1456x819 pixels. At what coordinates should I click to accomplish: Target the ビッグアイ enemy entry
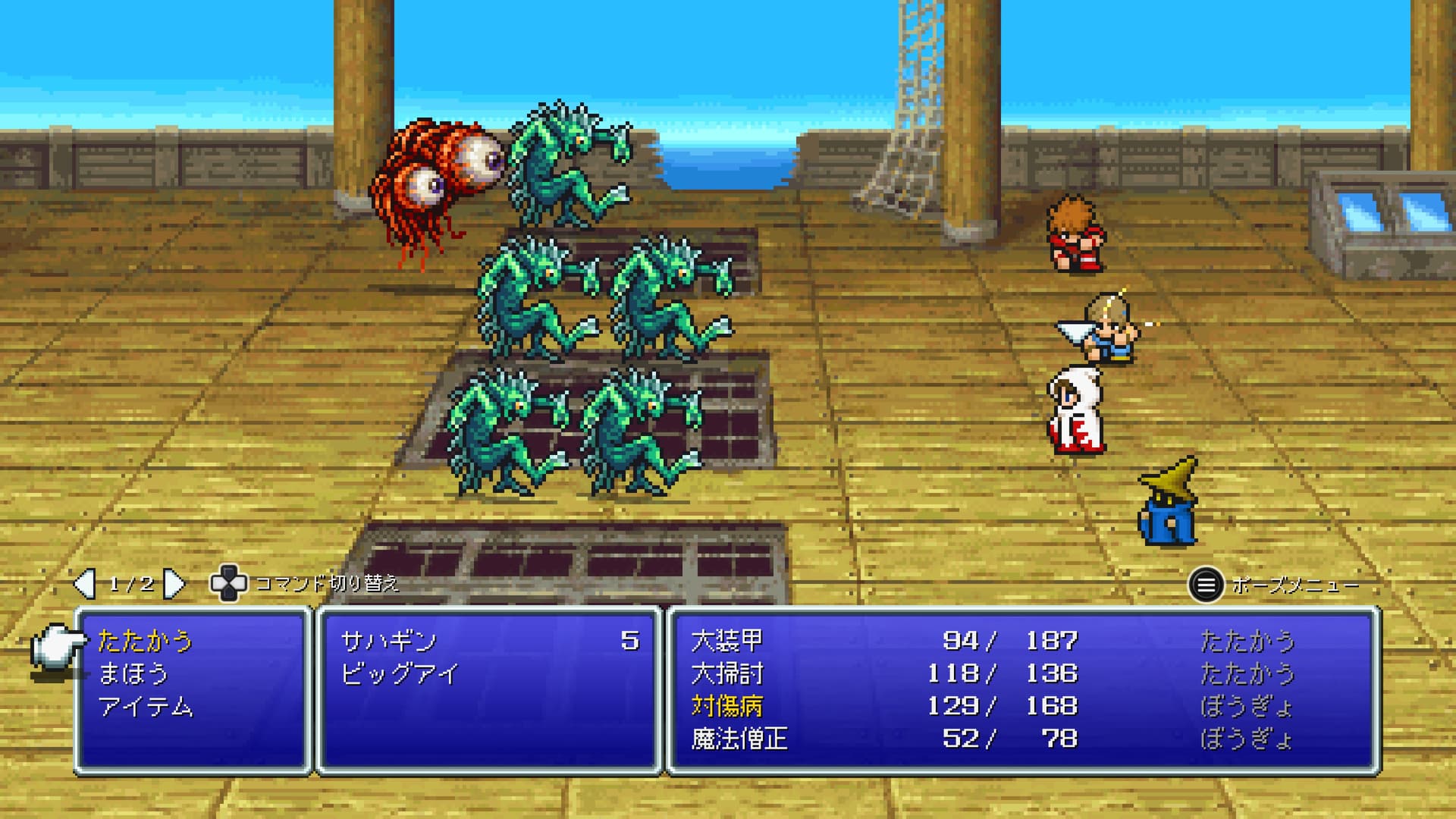pyautogui.click(x=400, y=674)
